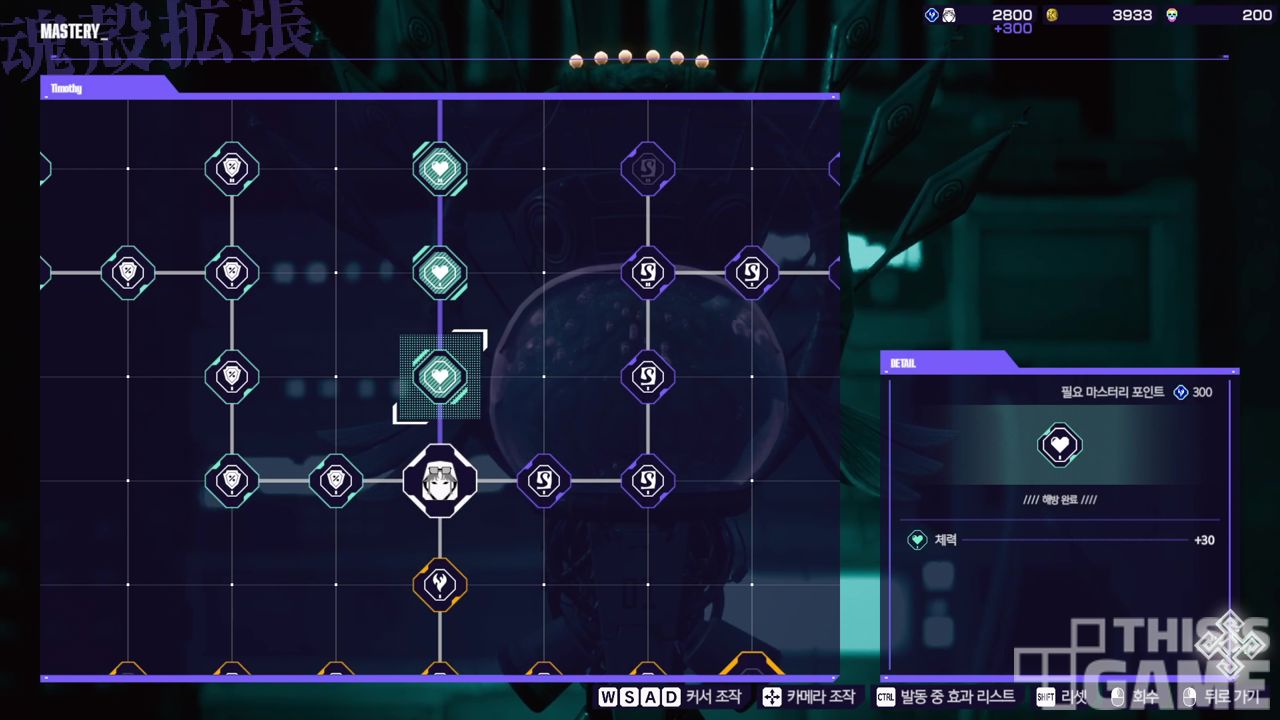The height and width of the screenshot is (720, 1280).
Task: Click Timothy's central character portrait node
Action: click(440, 481)
